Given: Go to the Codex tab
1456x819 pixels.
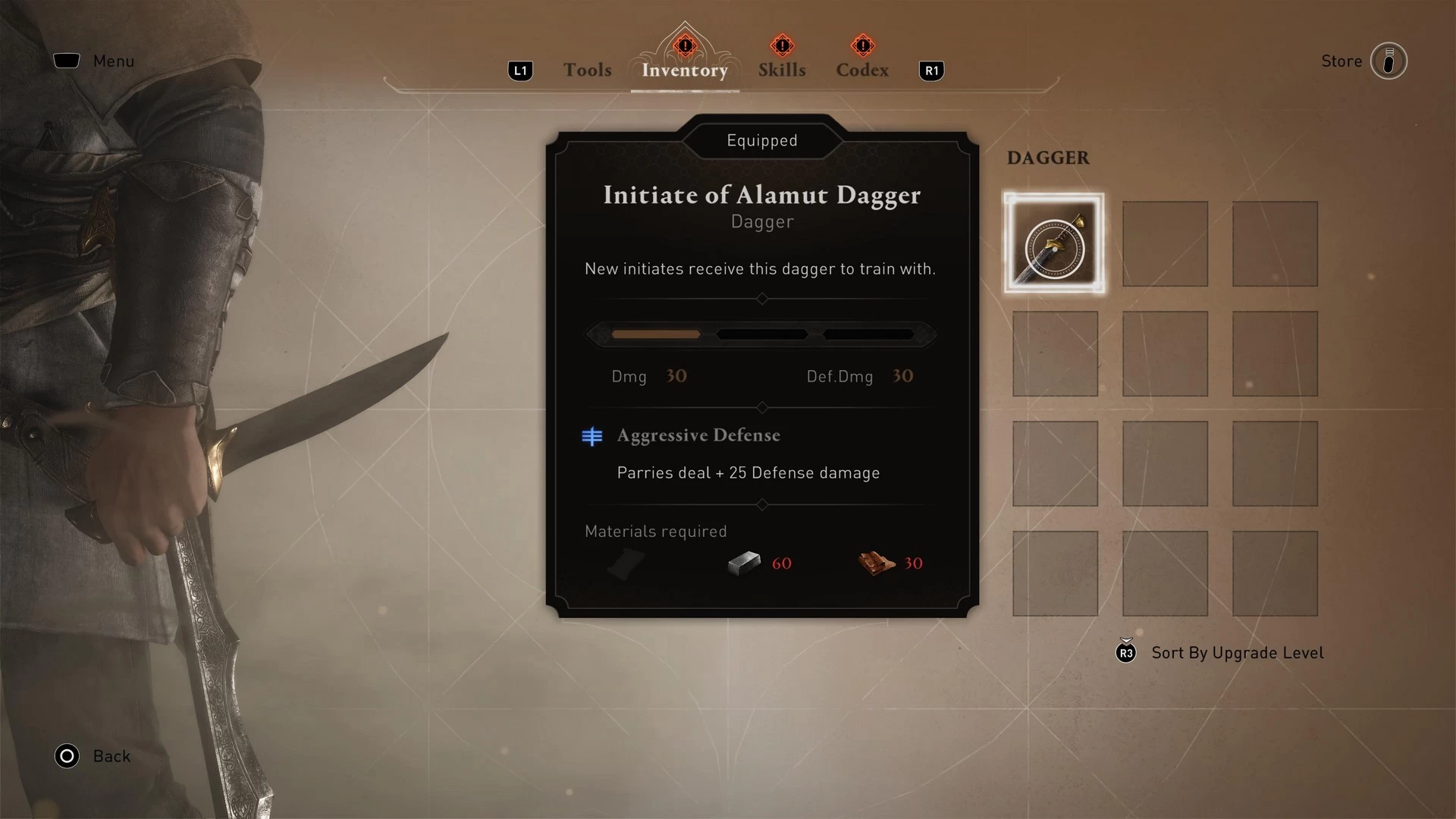Looking at the screenshot, I should [x=862, y=70].
